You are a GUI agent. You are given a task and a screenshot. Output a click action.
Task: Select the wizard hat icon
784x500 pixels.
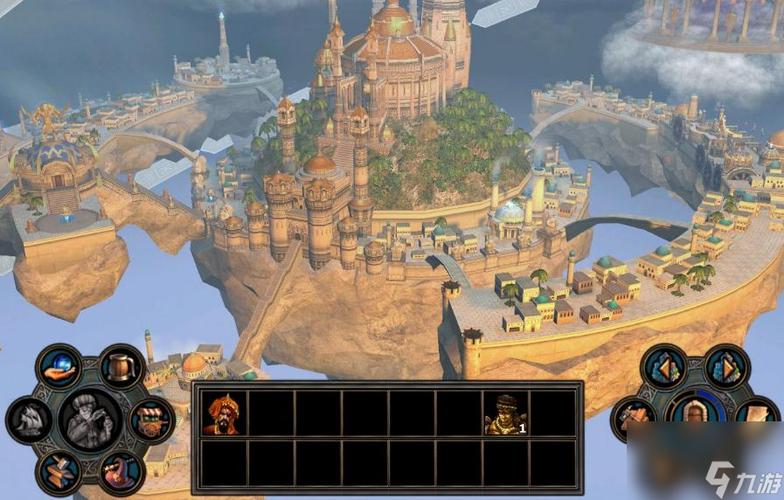121,471
